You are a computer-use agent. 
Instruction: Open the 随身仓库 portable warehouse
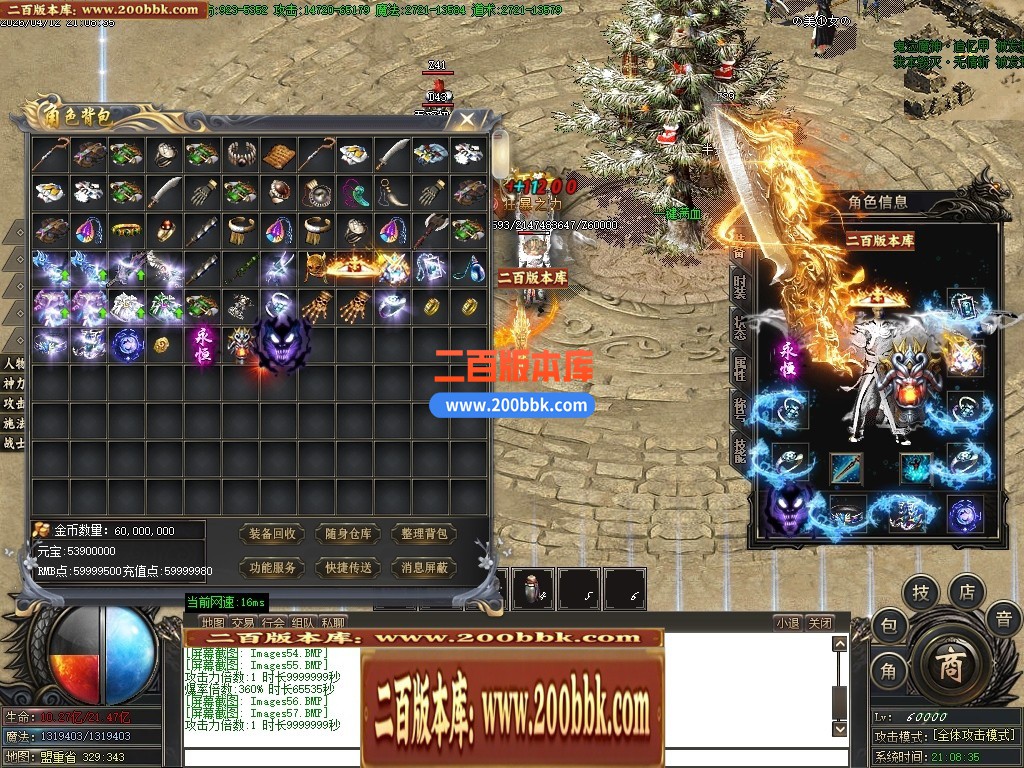pos(348,534)
